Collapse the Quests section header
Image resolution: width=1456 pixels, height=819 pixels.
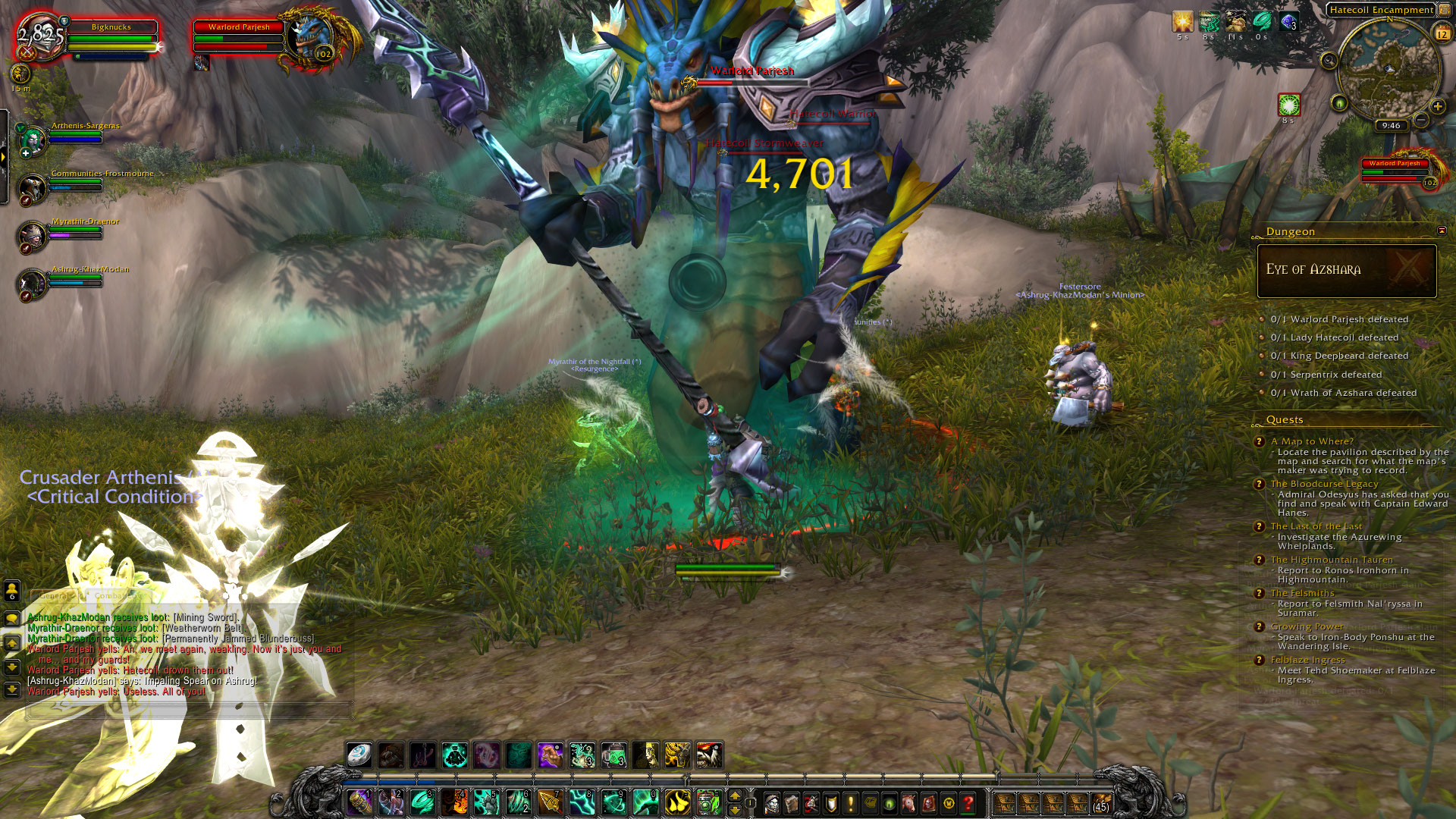(1285, 419)
